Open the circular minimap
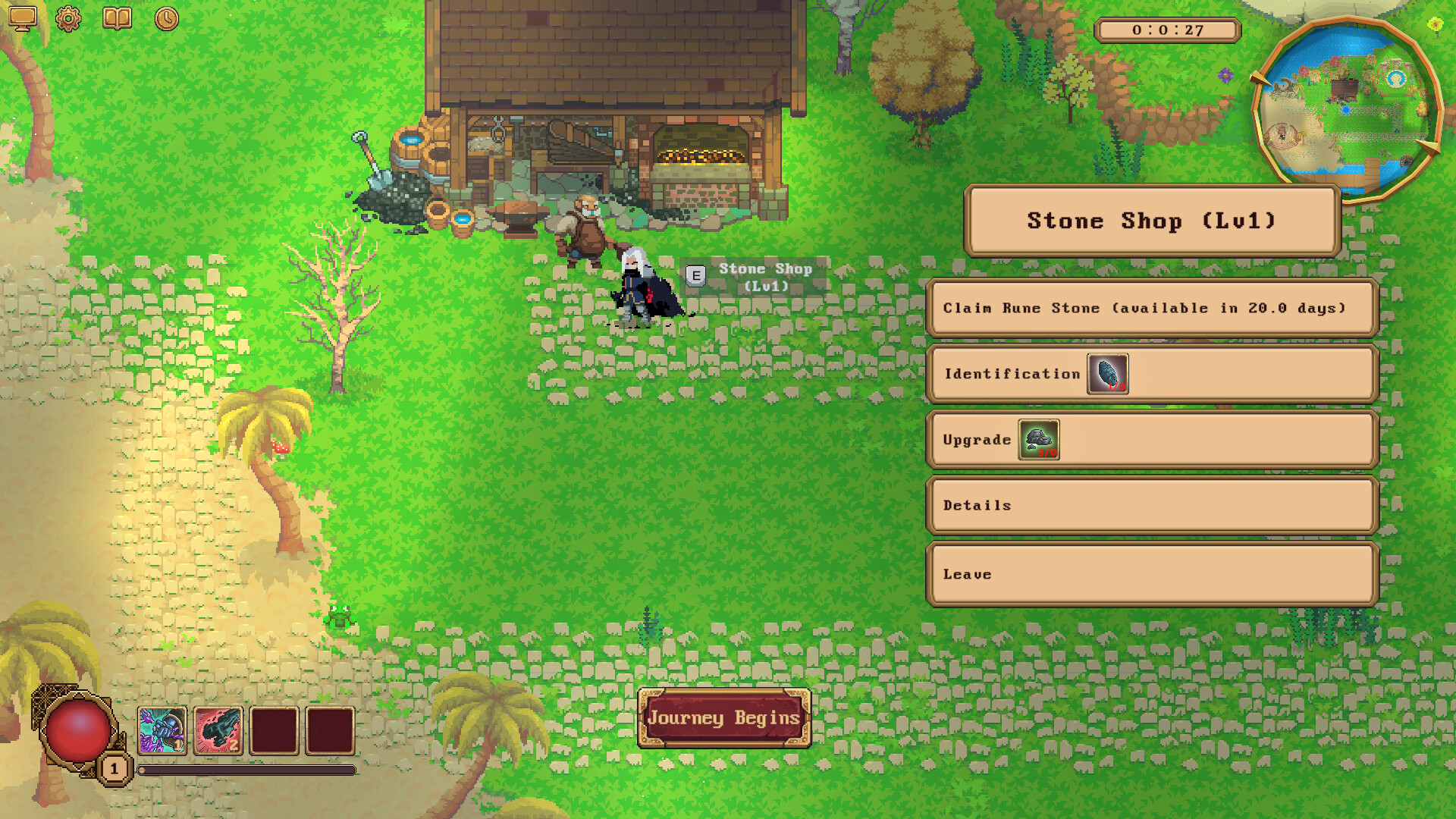 tap(1347, 108)
